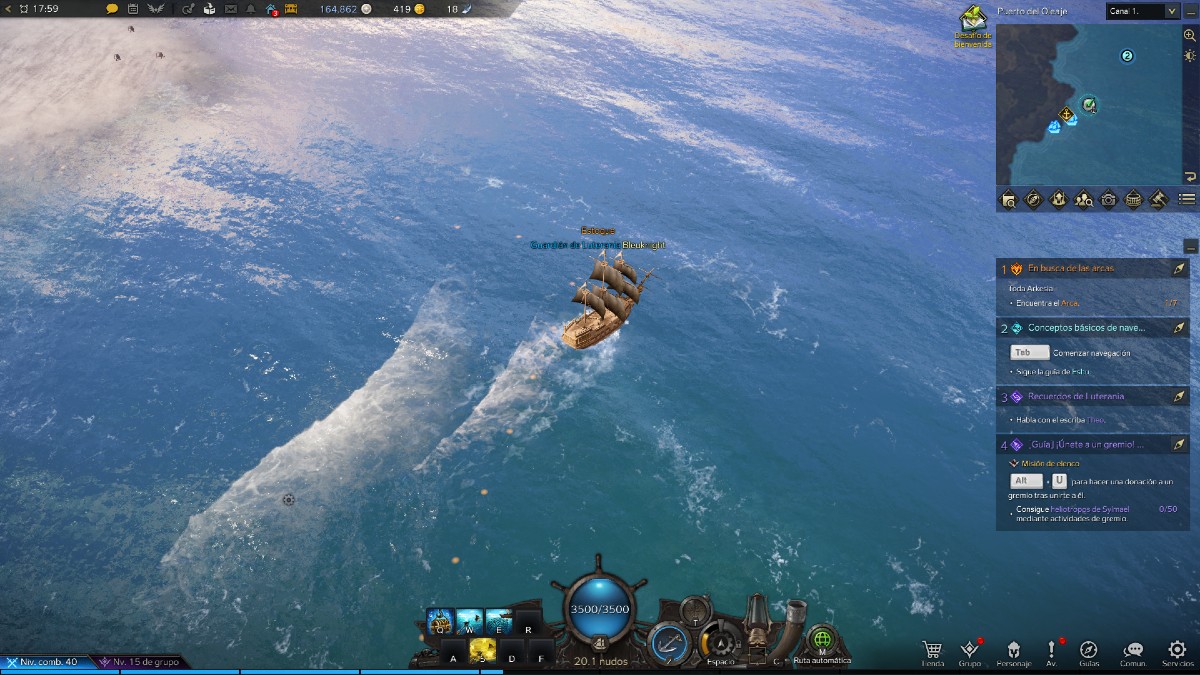Activate the yellow glowing sailing skill

[x=483, y=650]
